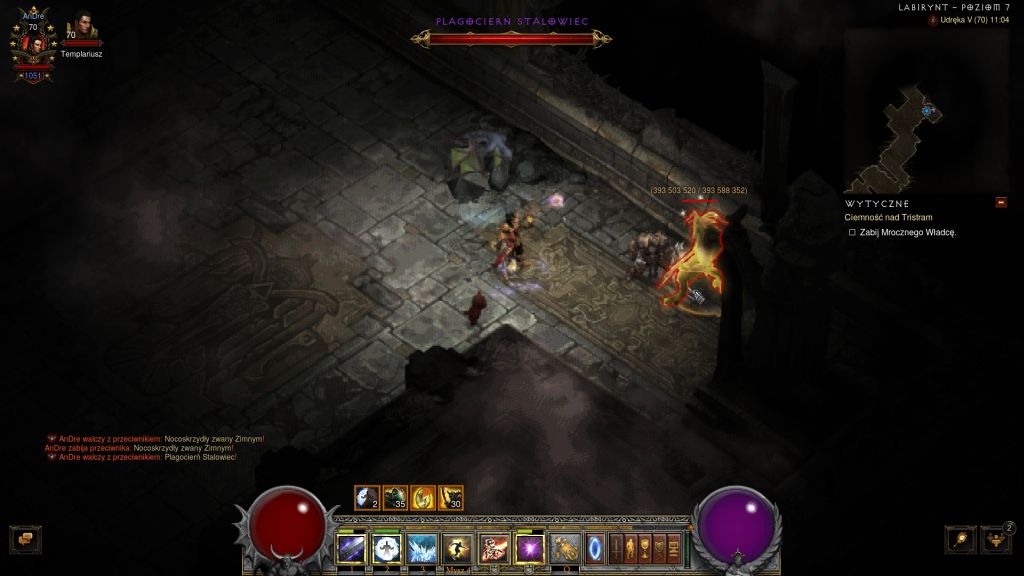Cast the ice crystal shards skill

coord(422,548)
